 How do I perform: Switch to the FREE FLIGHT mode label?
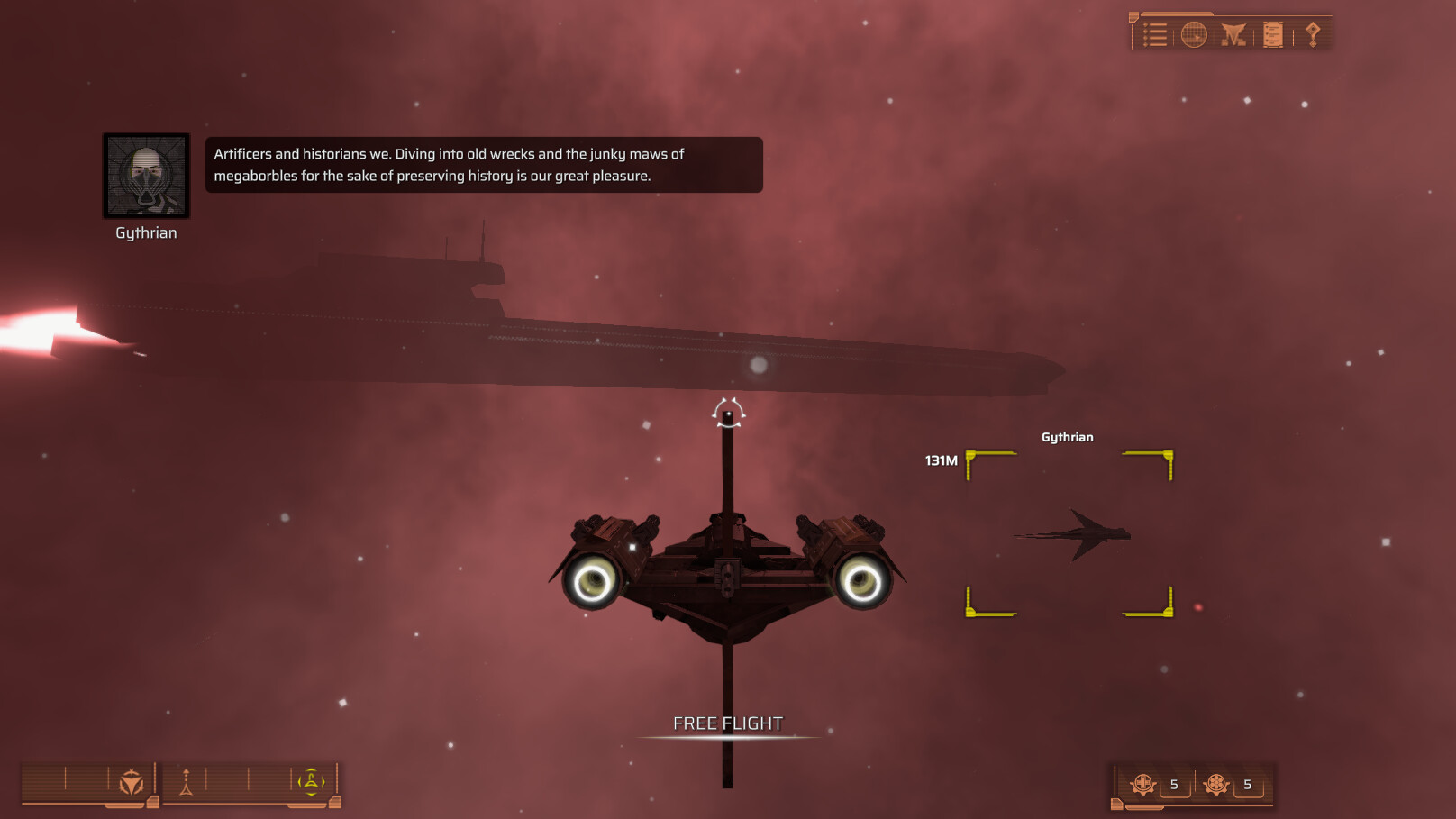click(728, 722)
